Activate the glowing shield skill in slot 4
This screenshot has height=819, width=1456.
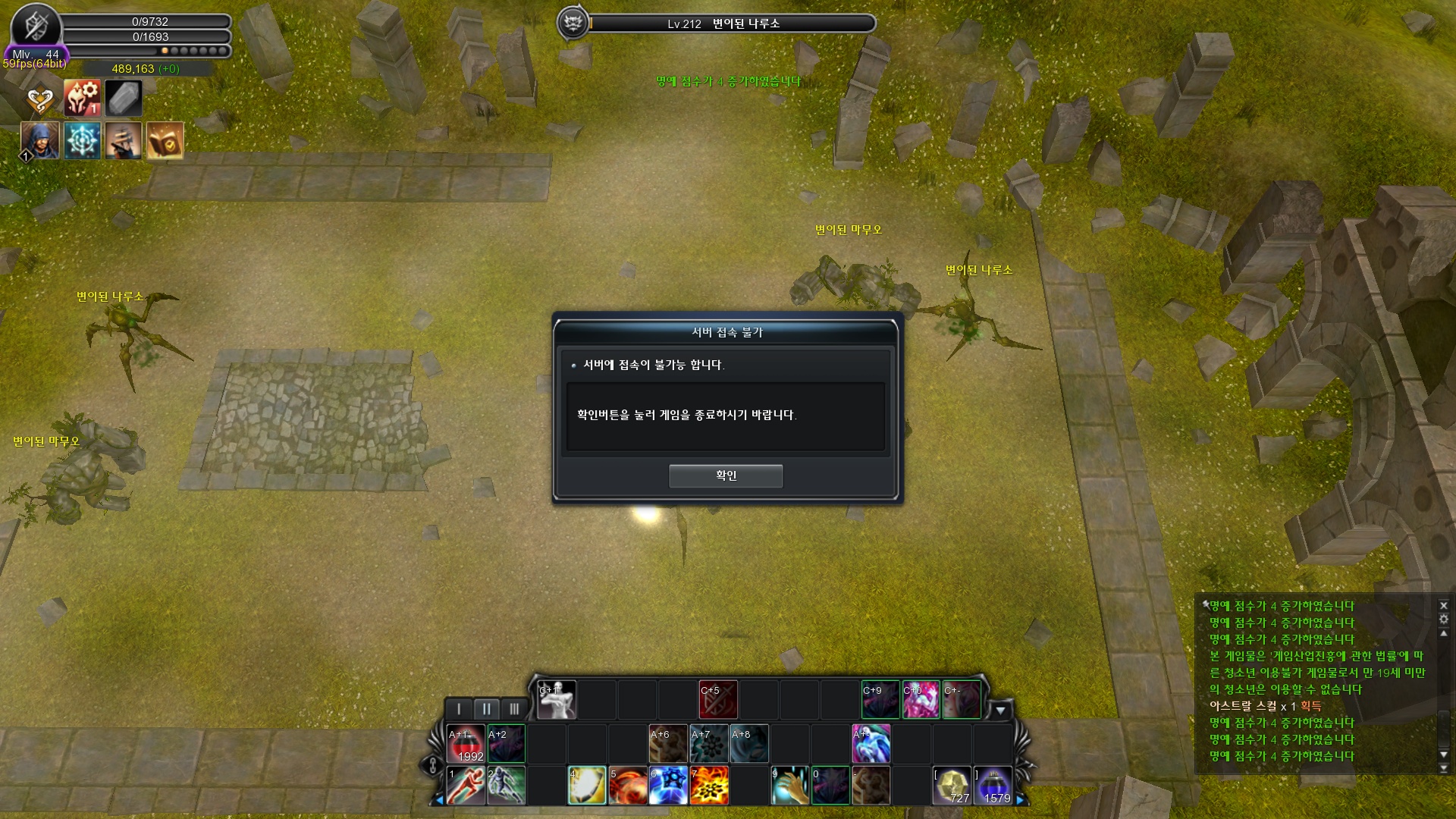(x=587, y=786)
